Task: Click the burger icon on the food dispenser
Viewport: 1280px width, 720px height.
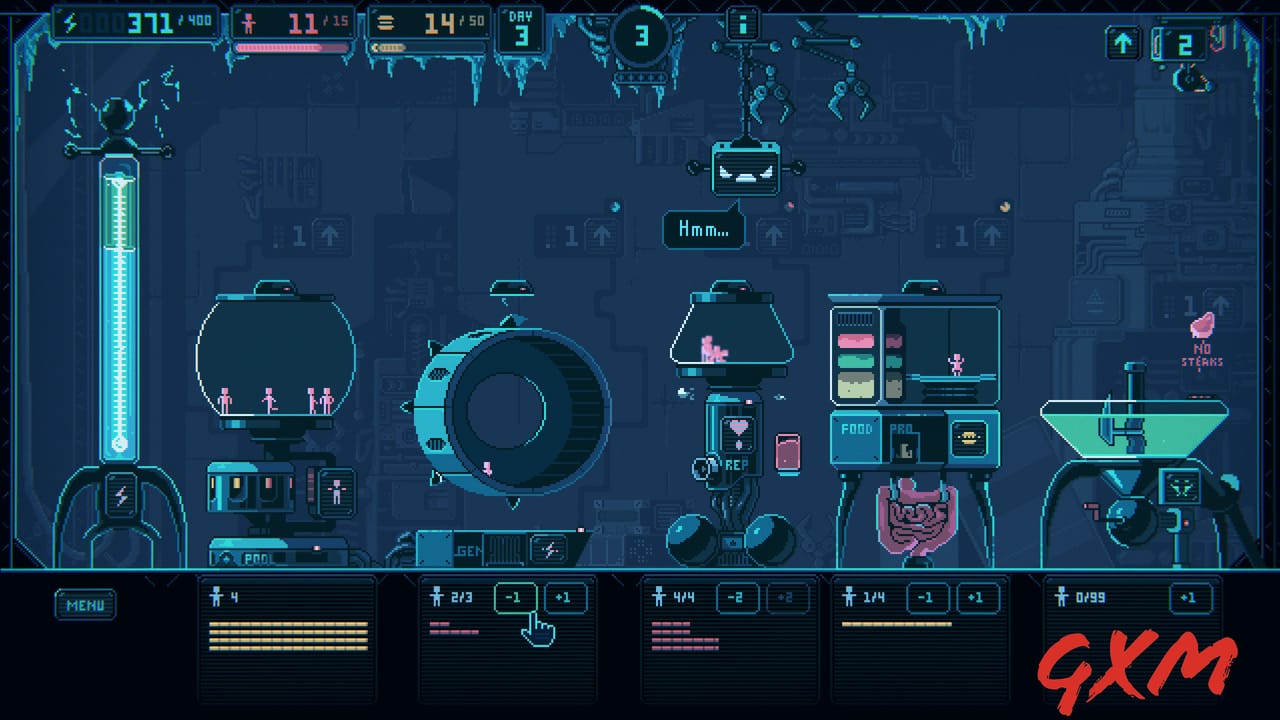Action: tap(969, 437)
